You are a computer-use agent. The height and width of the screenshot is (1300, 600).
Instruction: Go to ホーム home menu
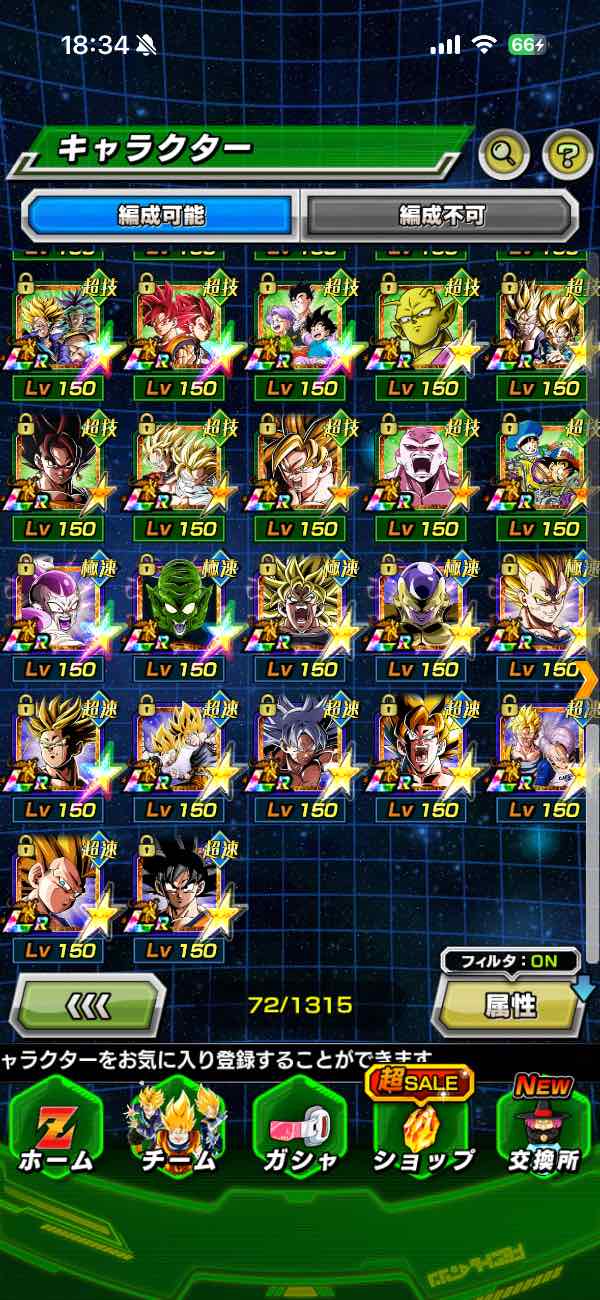57,1128
